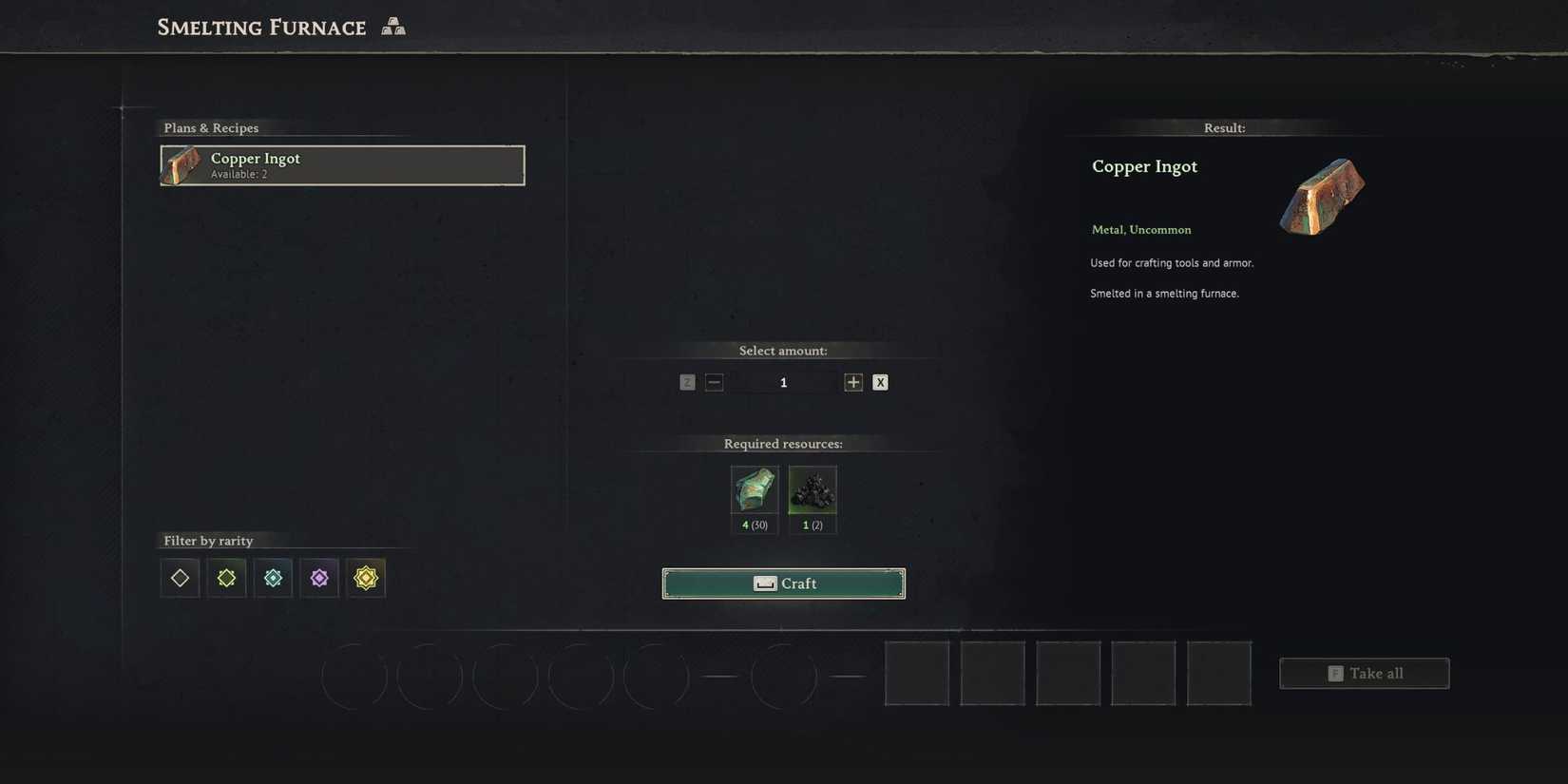Decrease craft amount with the minus button
This screenshot has height=784, width=1568.
coord(714,381)
